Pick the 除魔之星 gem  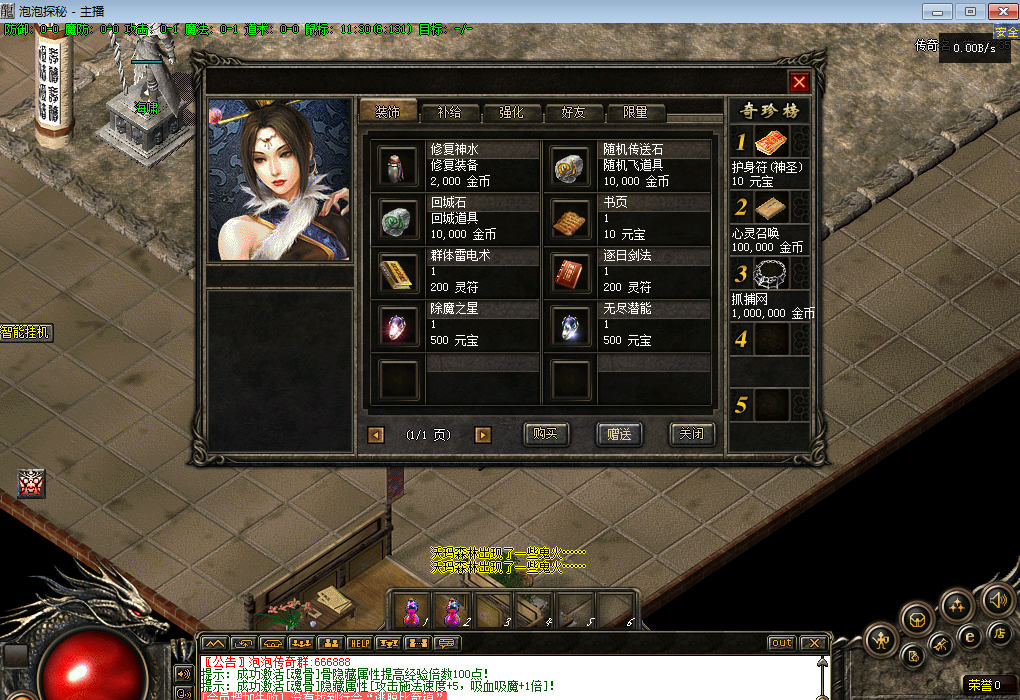coord(397,325)
